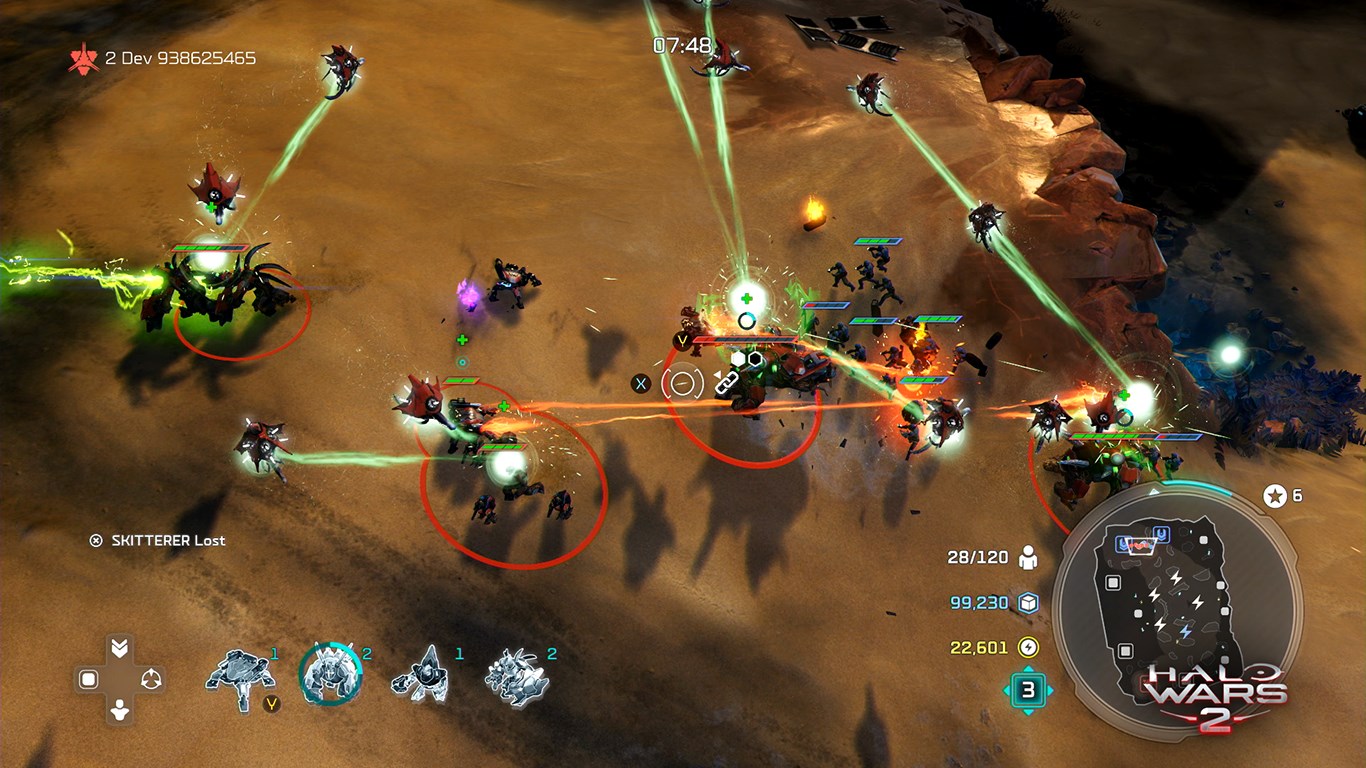
Task: Click the d-pad person silhouette icon
Action: pos(120,711)
